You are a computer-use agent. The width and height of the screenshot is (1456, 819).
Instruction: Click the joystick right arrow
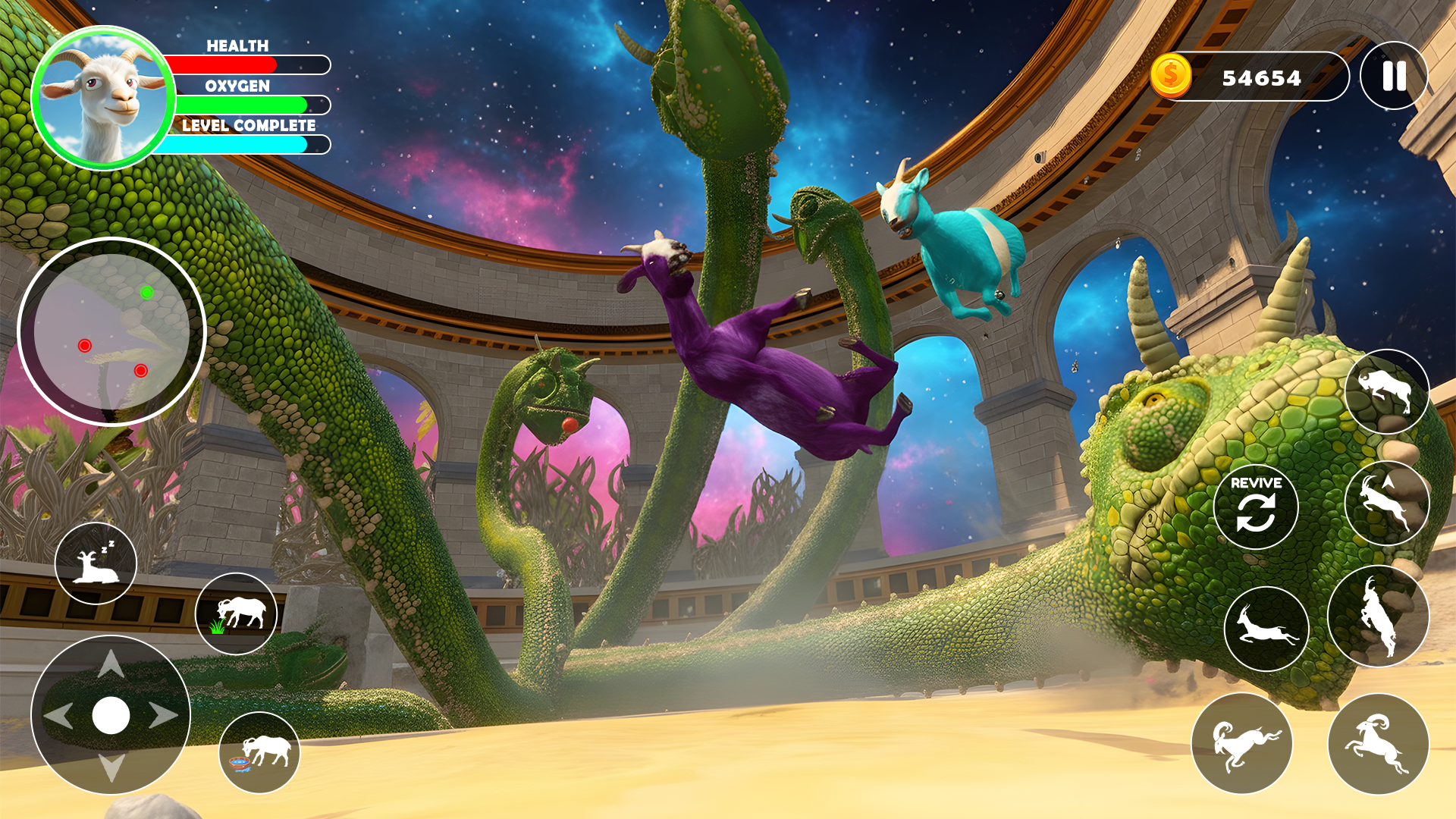tap(163, 715)
